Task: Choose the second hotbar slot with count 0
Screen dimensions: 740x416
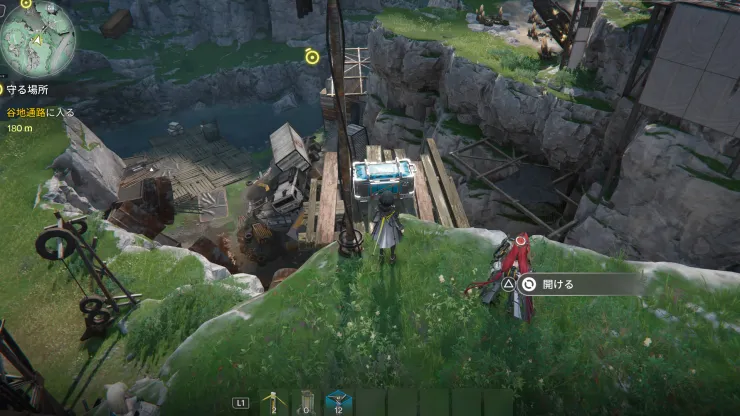Action: [306, 401]
